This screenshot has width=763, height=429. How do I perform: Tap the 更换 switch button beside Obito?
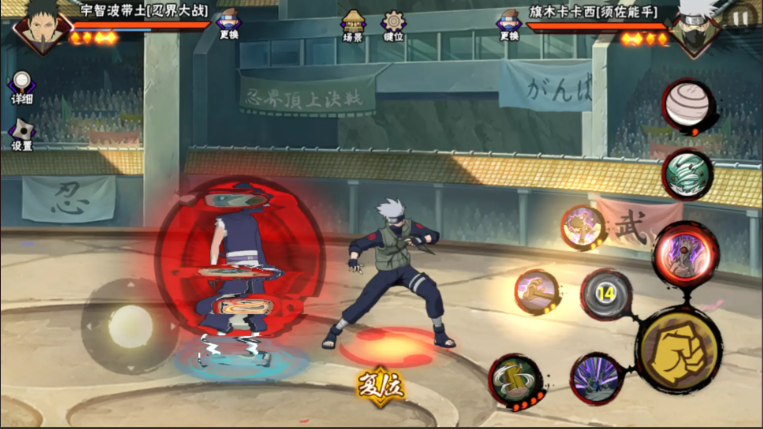tap(229, 24)
